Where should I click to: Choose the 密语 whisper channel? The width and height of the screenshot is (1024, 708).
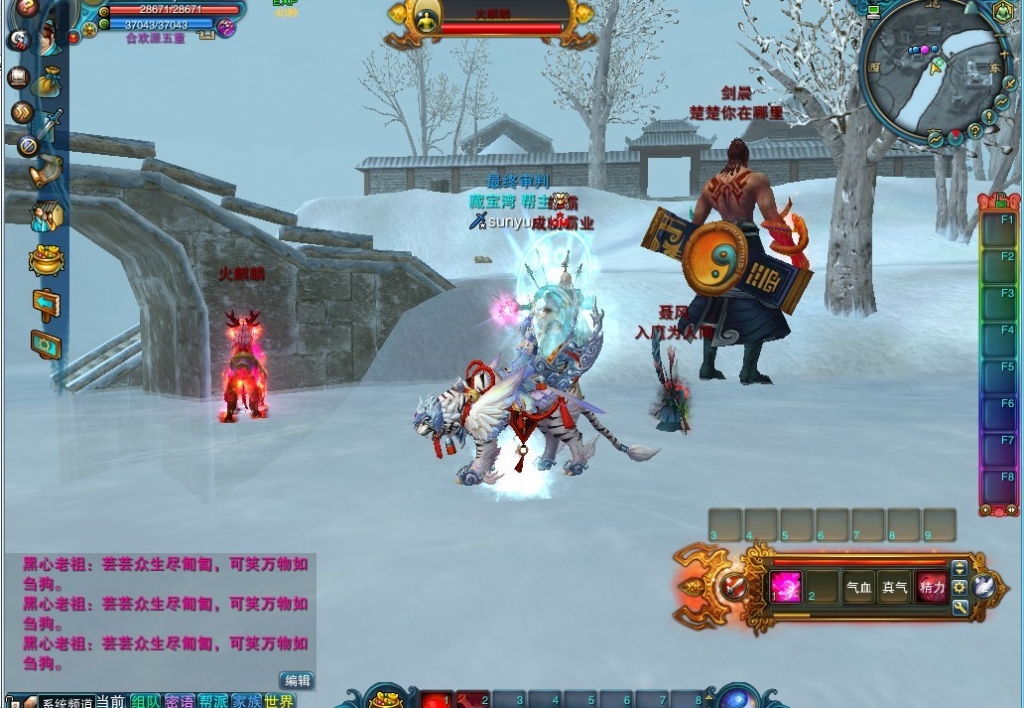pyautogui.click(x=179, y=701)
